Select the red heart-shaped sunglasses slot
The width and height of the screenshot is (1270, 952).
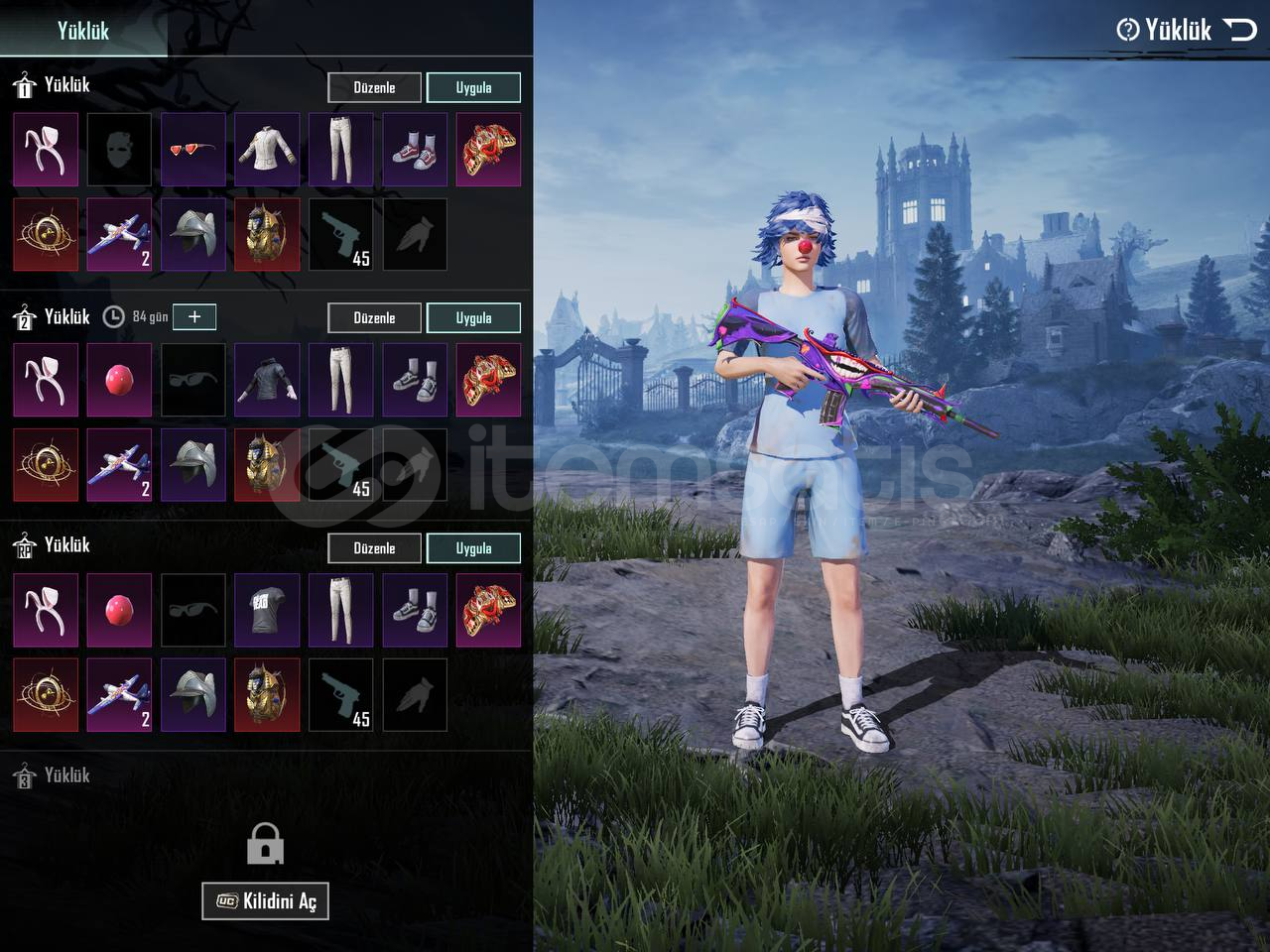[192, 150]
